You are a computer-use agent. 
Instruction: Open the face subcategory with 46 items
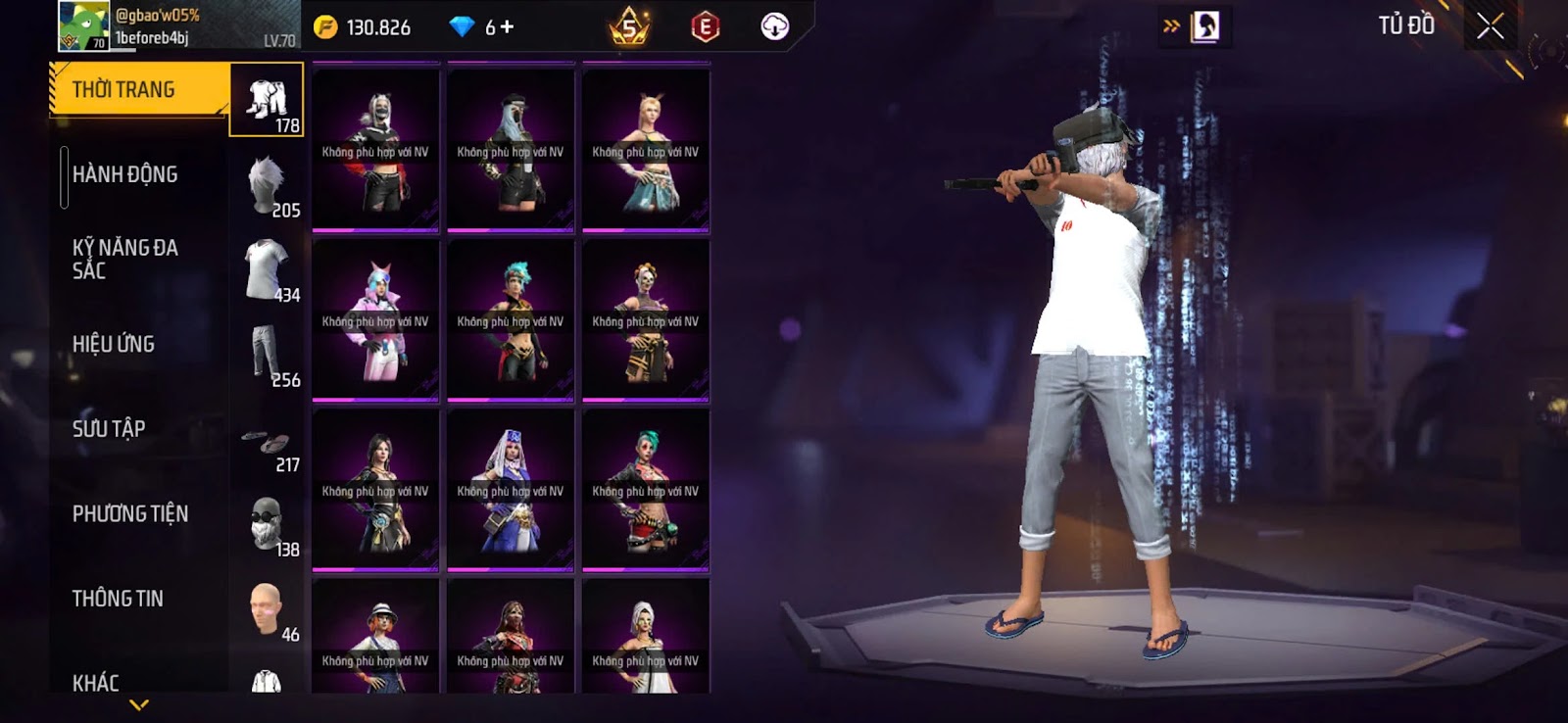pos(267,609)
